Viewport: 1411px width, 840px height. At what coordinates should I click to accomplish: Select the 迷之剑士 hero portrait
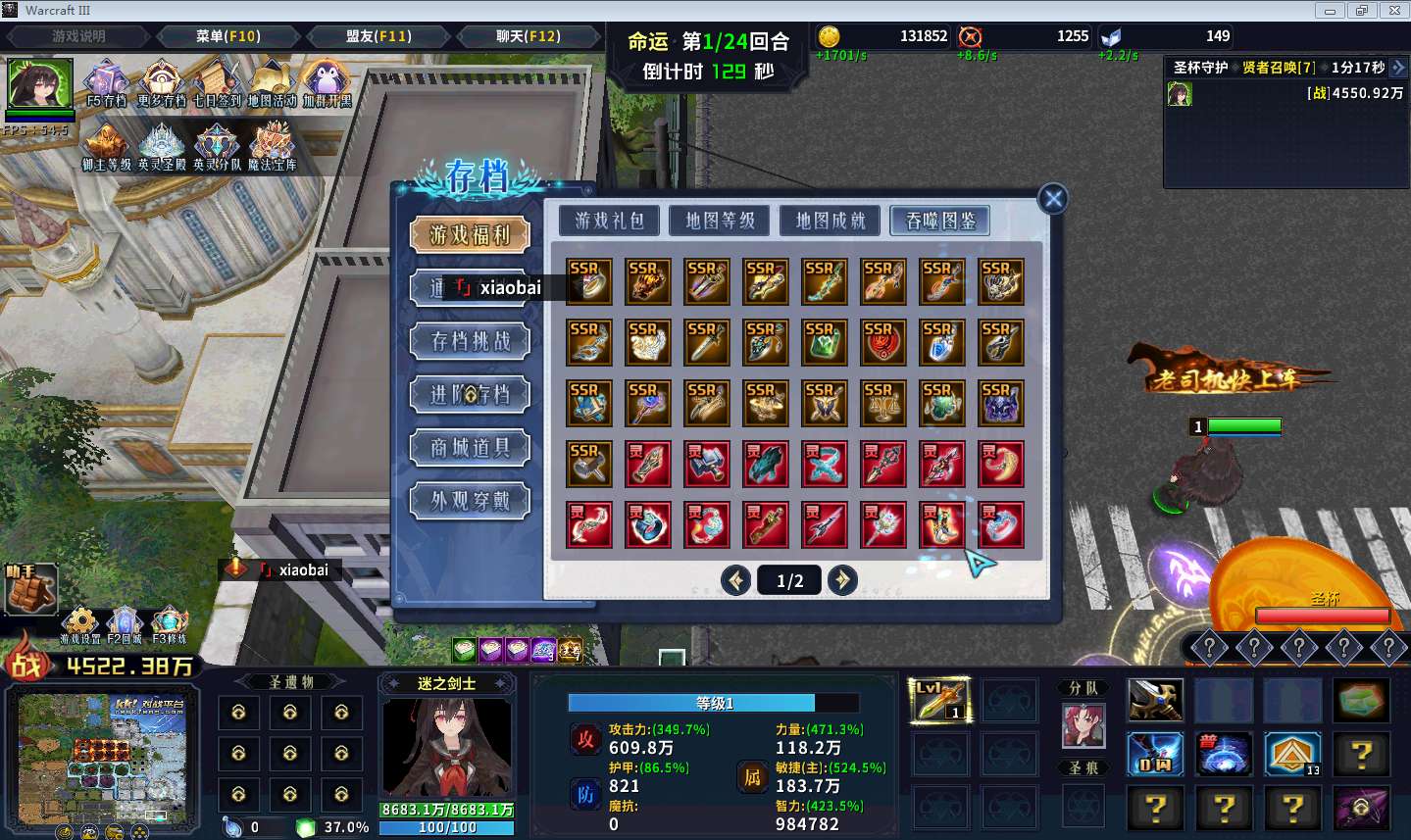pyautogui.click(x=446, y=746)
